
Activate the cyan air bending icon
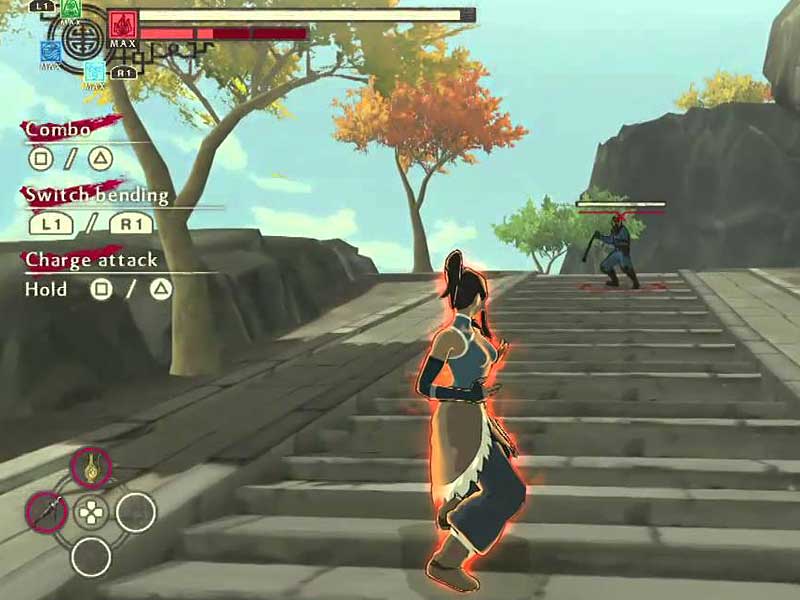[x=94, y=71]
